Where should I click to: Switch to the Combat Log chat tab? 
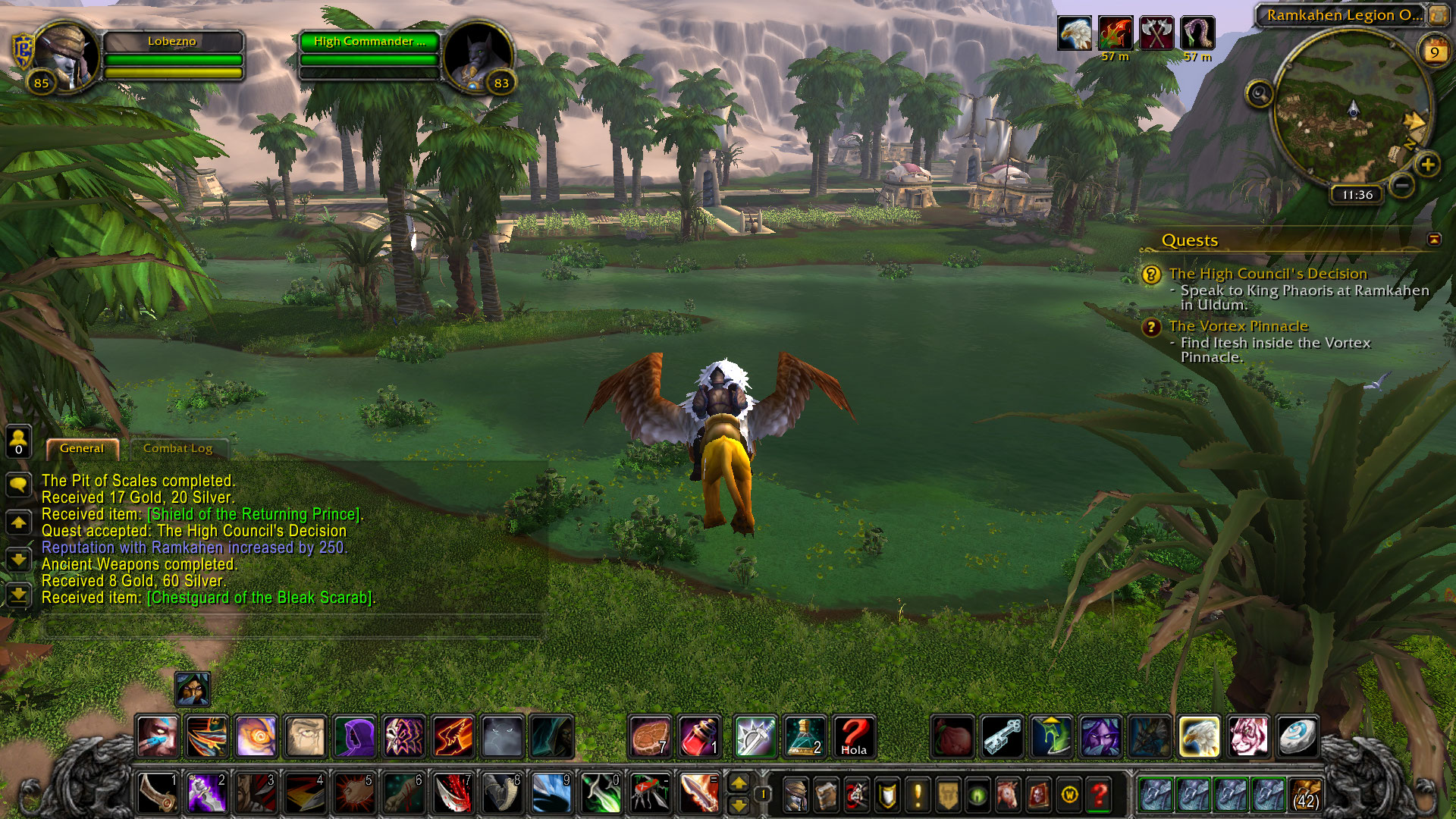click(x=177, y=448)
